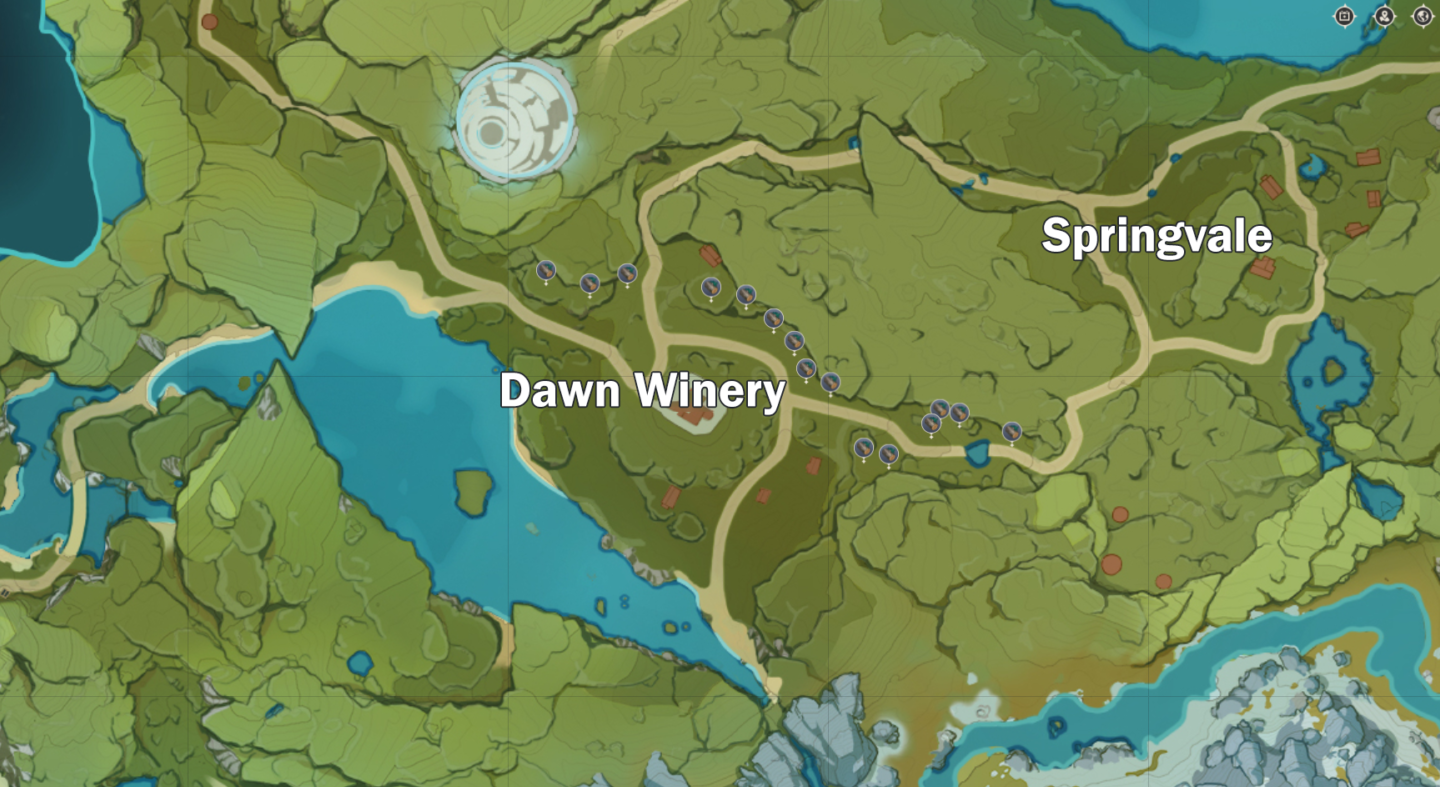This screenshot has width=1440, height=787.
Task: Select the middle pin of the western pin trio
Action: pos(588,284)
